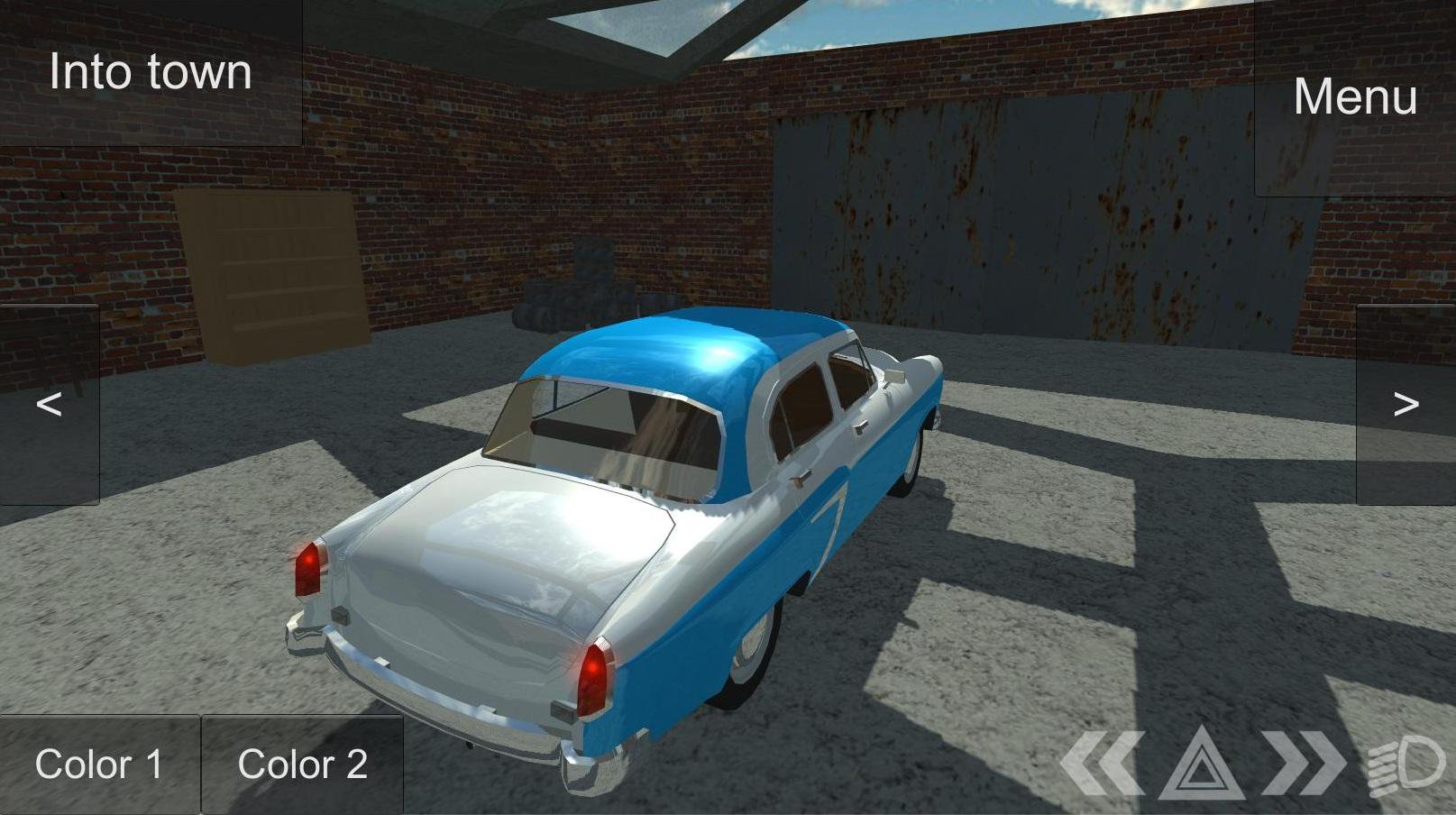The image size is (1456, 815).
Task: Apply Color 1 to the car
Action: 101,763
